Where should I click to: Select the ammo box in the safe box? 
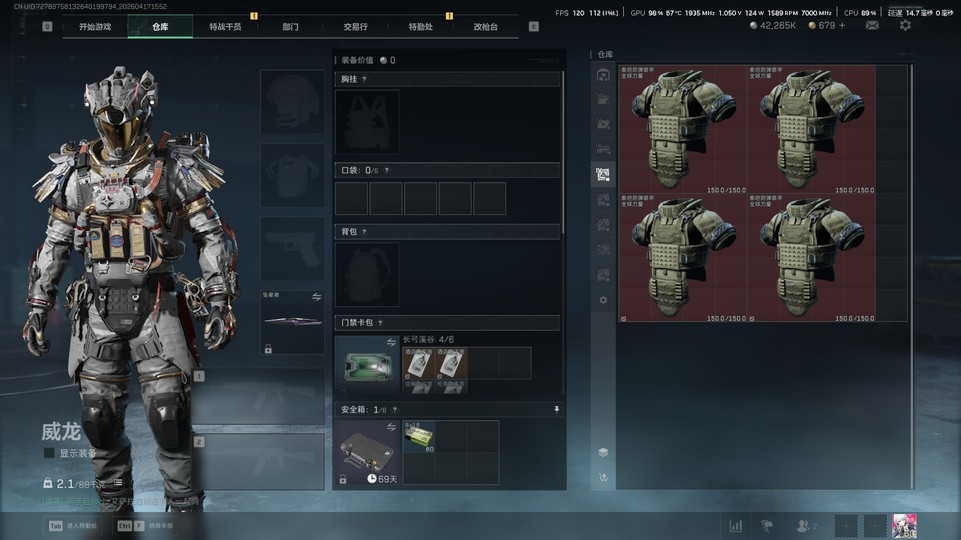pos(419,437)
